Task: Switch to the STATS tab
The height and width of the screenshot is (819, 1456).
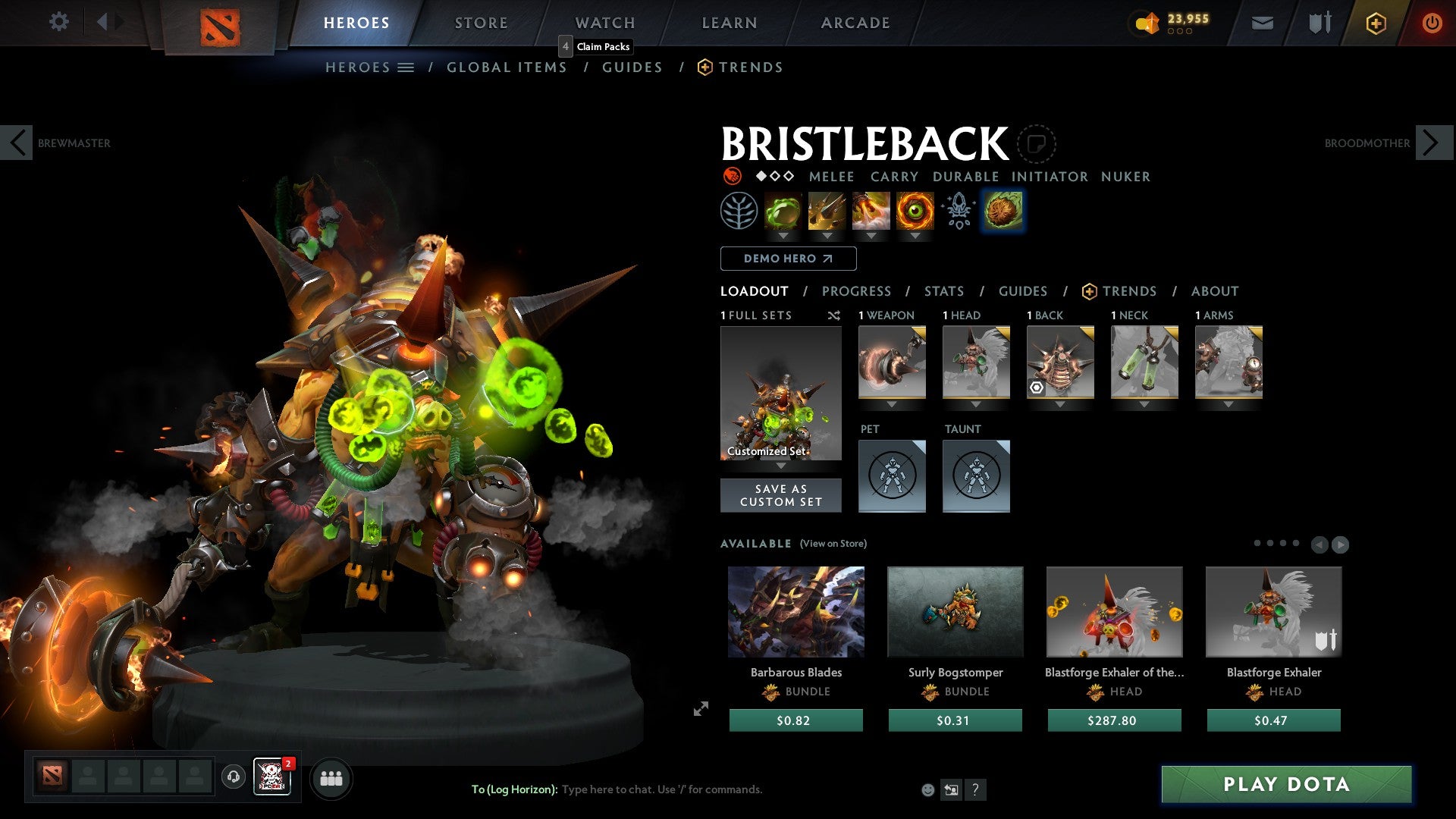Action: tap(943, 290)
